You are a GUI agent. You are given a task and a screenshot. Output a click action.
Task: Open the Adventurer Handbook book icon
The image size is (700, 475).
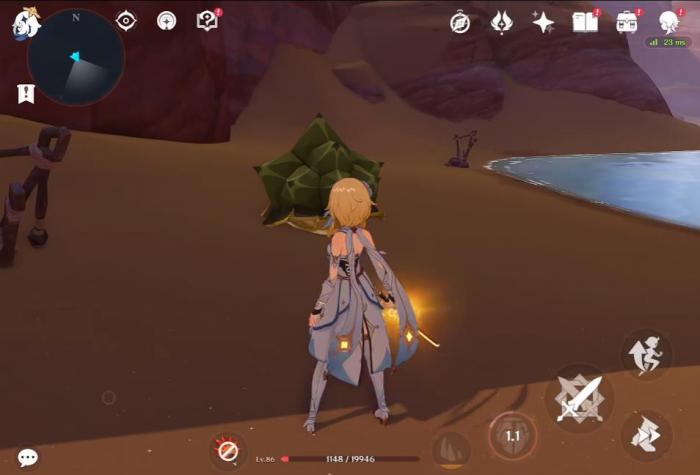point(585,22)
